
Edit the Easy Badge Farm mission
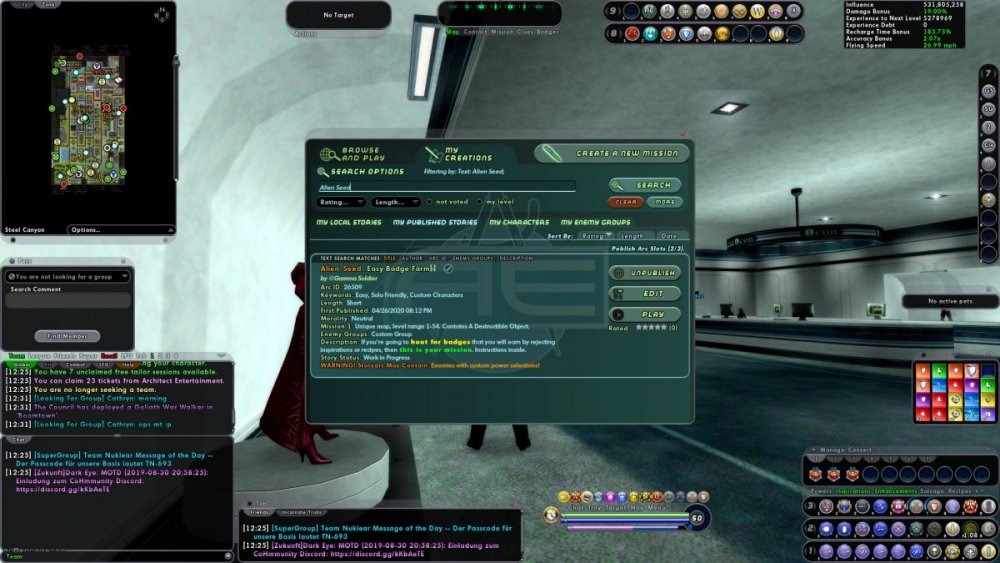645,294
